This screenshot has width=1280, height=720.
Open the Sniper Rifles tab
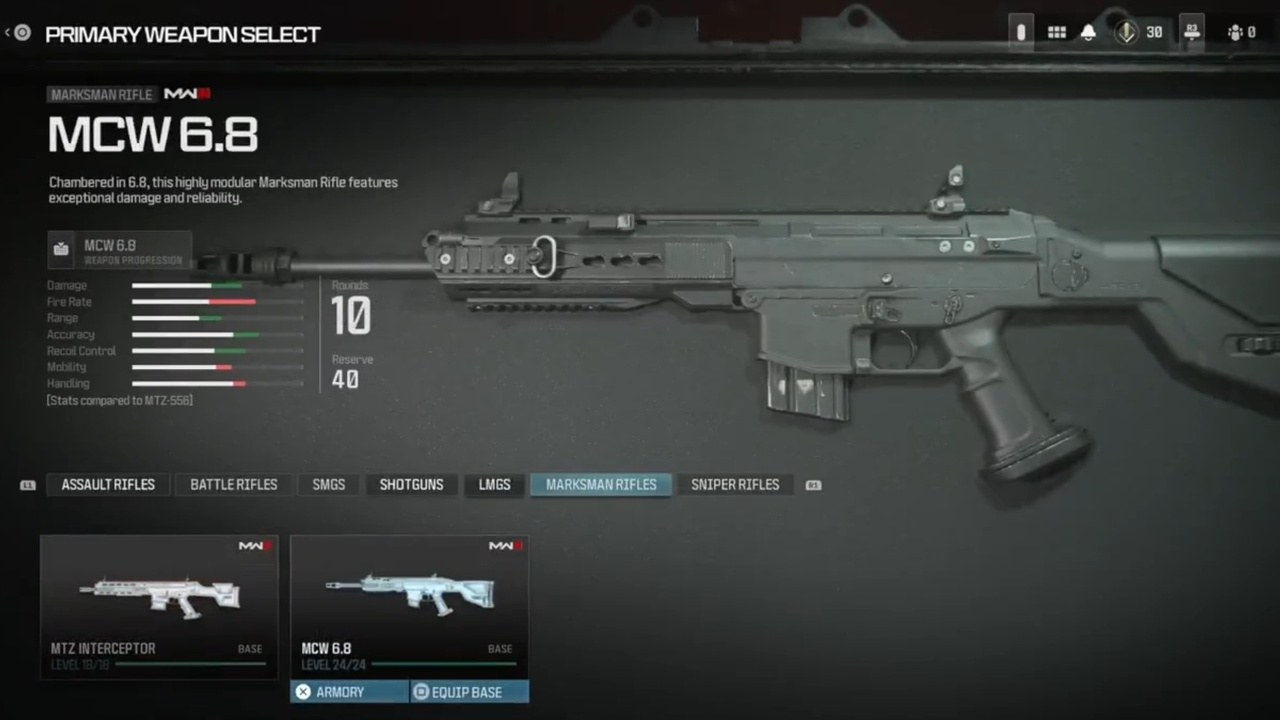click(x=735, y=484)
